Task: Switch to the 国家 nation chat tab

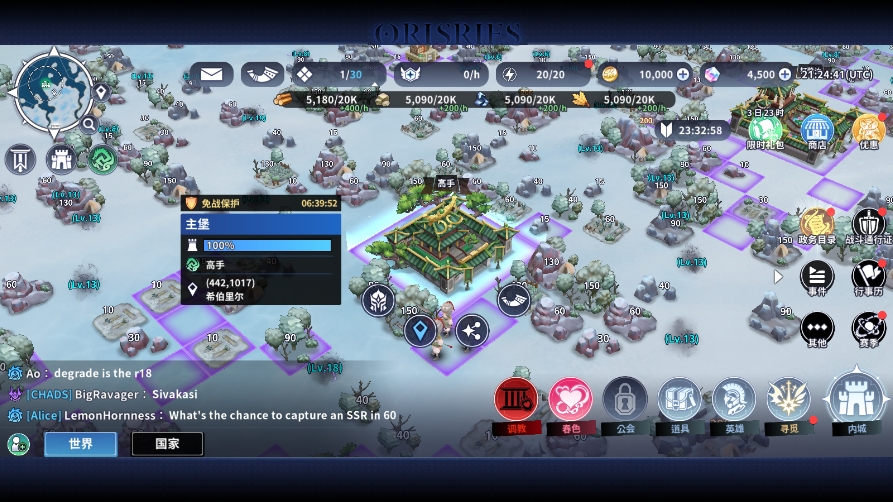Action: pyautogui.click(x=167, y=444)
